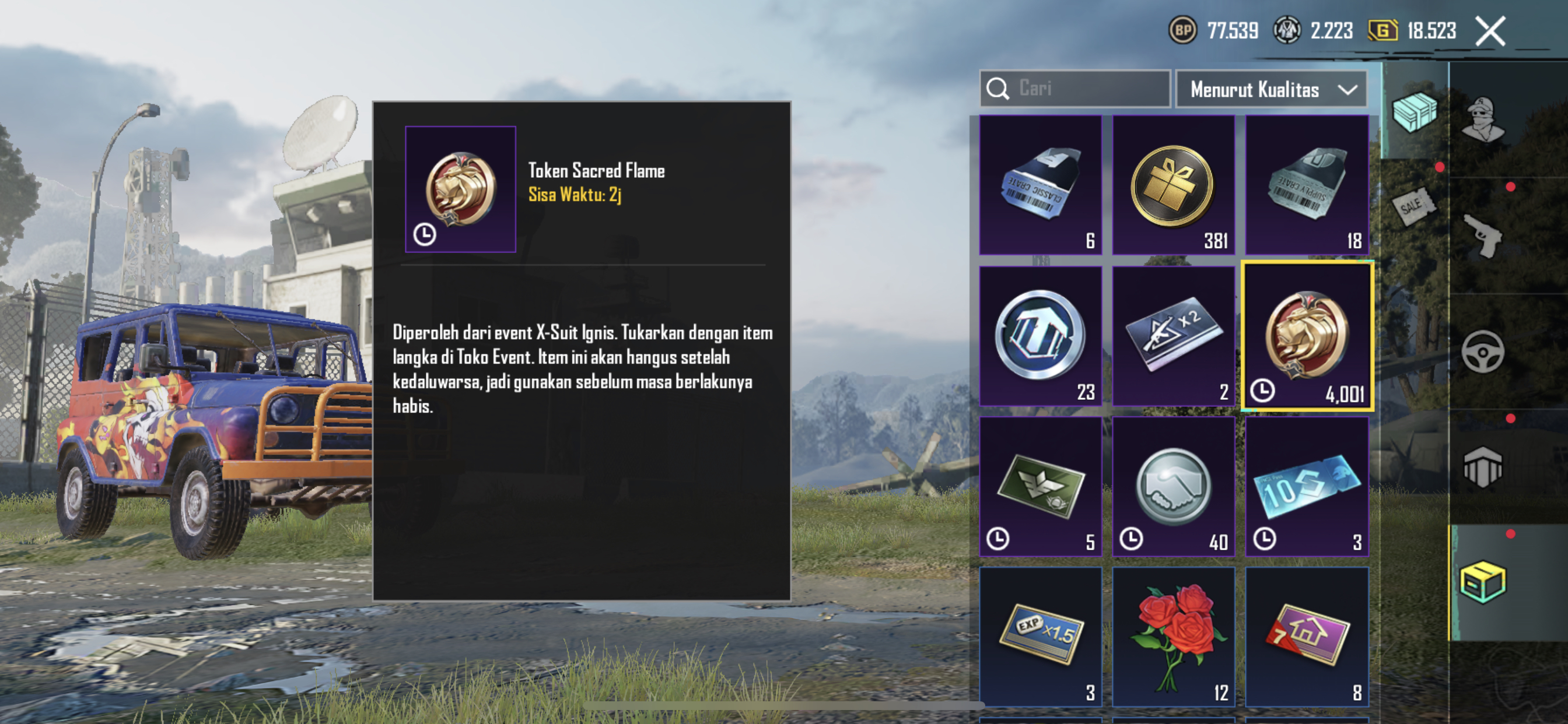Switch to the teal crate tab

[x=1414, y=111]
